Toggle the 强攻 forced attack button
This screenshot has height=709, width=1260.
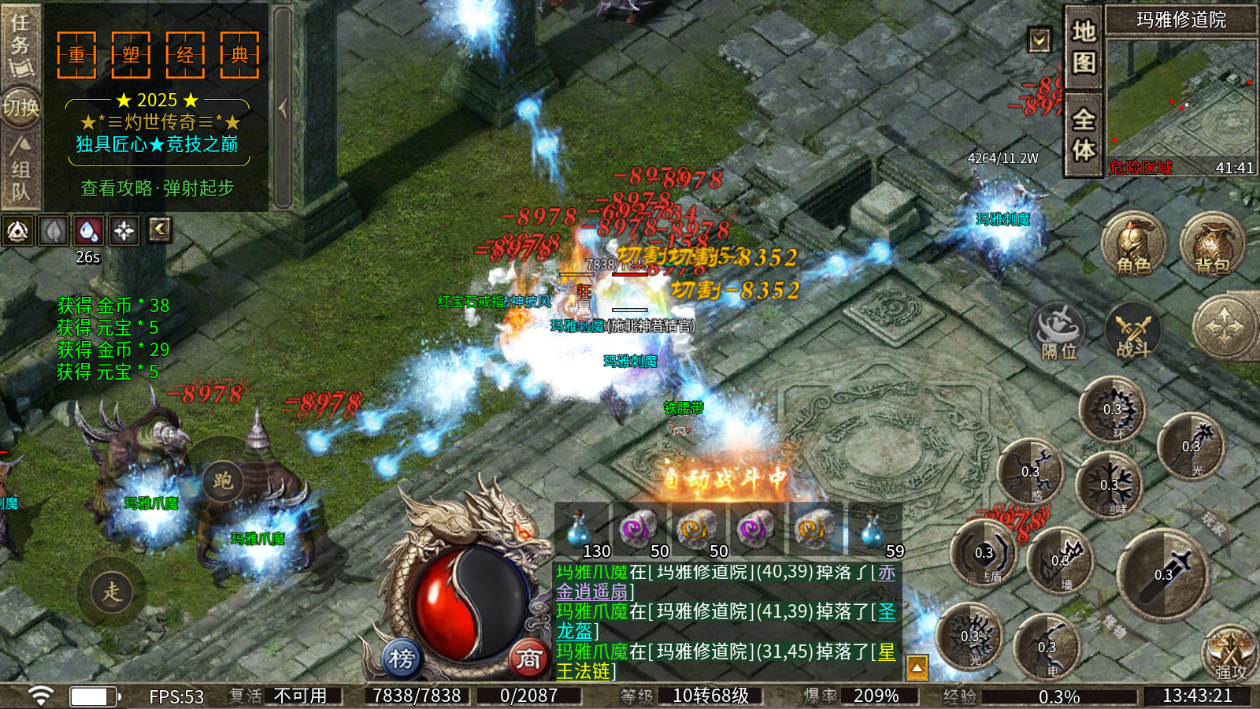coord(1229,653)
